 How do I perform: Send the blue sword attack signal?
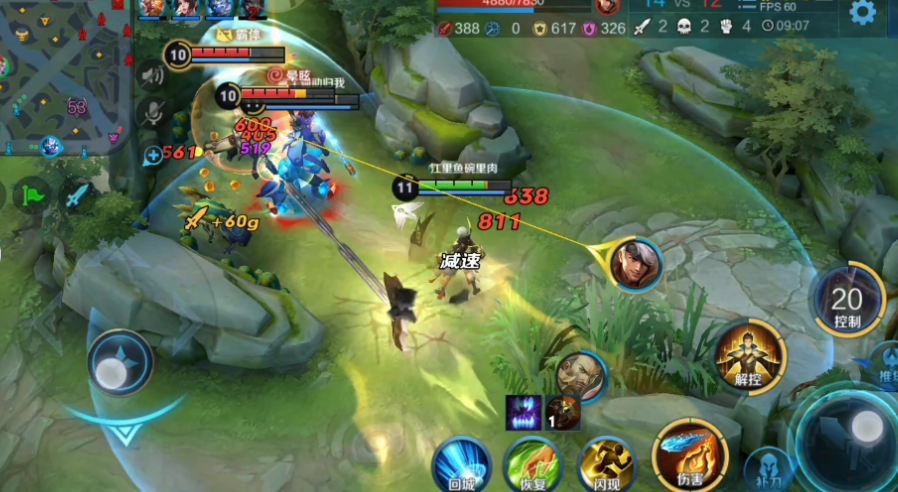point(77,194)
